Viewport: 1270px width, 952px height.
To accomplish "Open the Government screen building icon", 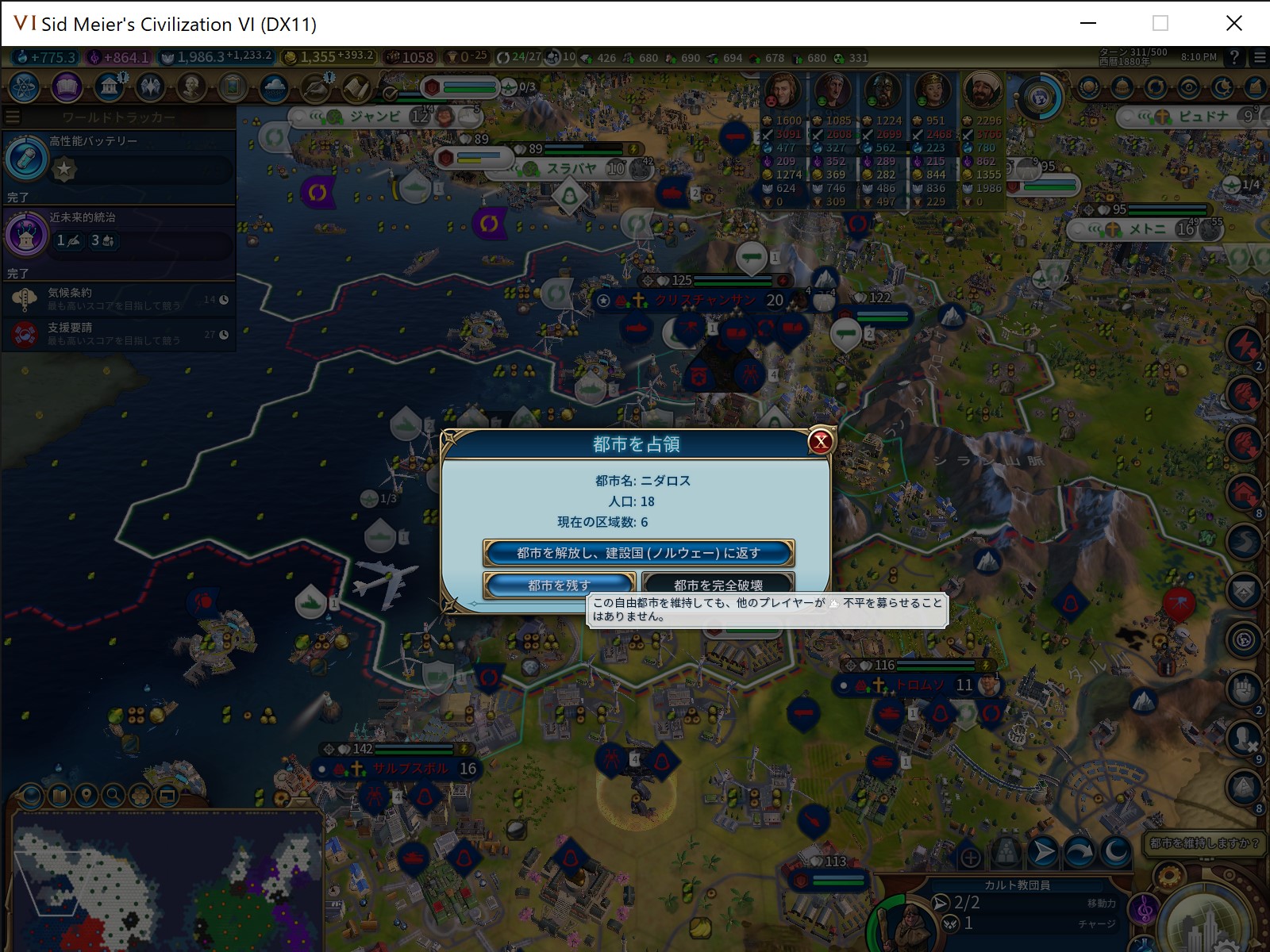I will (107, 86).
